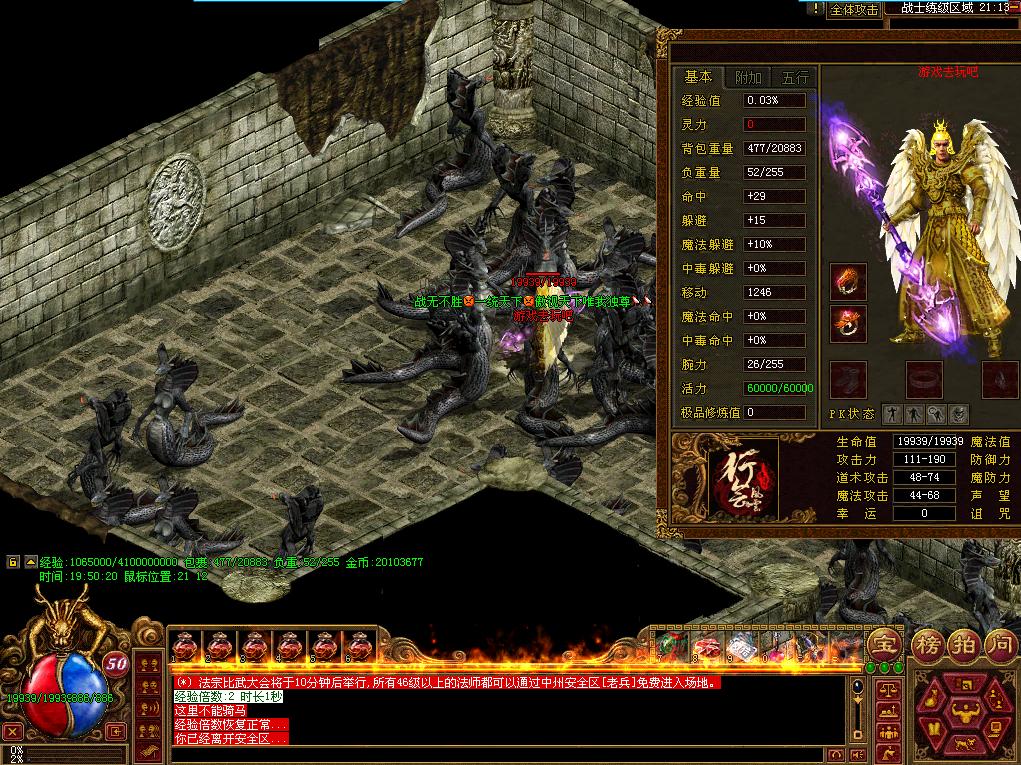The image size is (1021, 765).
Task: Use the potion in hotbar slot 1
Action: tap(185, 646)
